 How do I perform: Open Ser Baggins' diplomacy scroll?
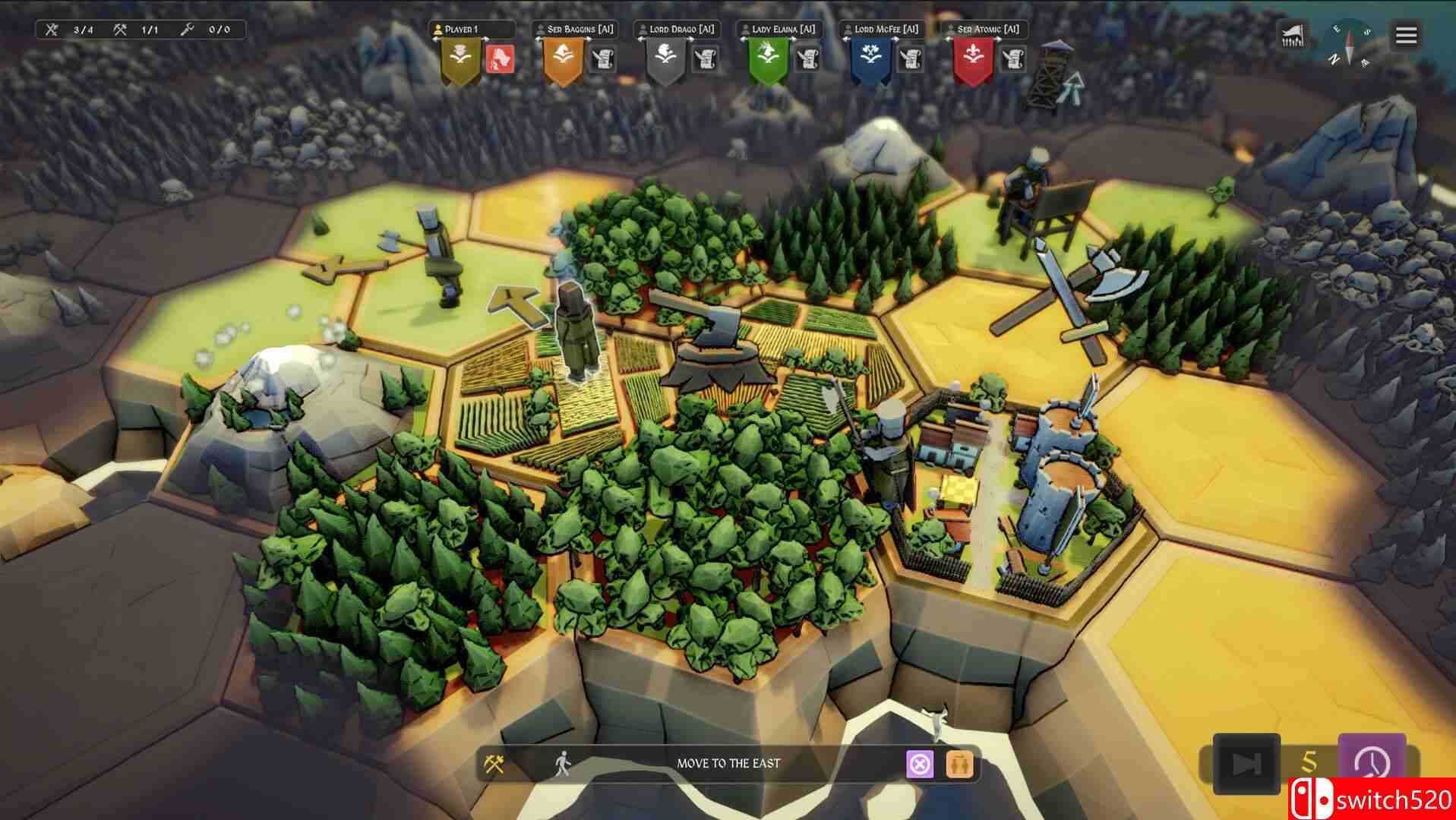click(603, 58)
